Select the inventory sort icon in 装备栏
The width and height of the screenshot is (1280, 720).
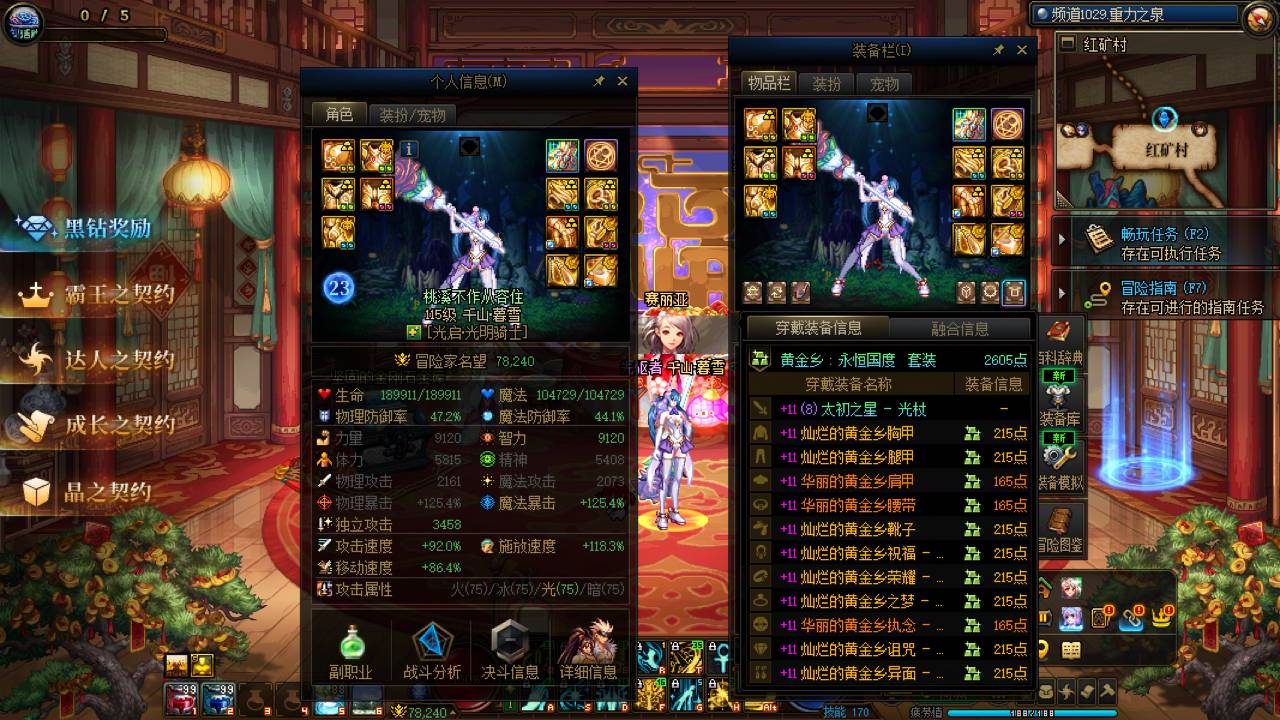tap(779, 290)
